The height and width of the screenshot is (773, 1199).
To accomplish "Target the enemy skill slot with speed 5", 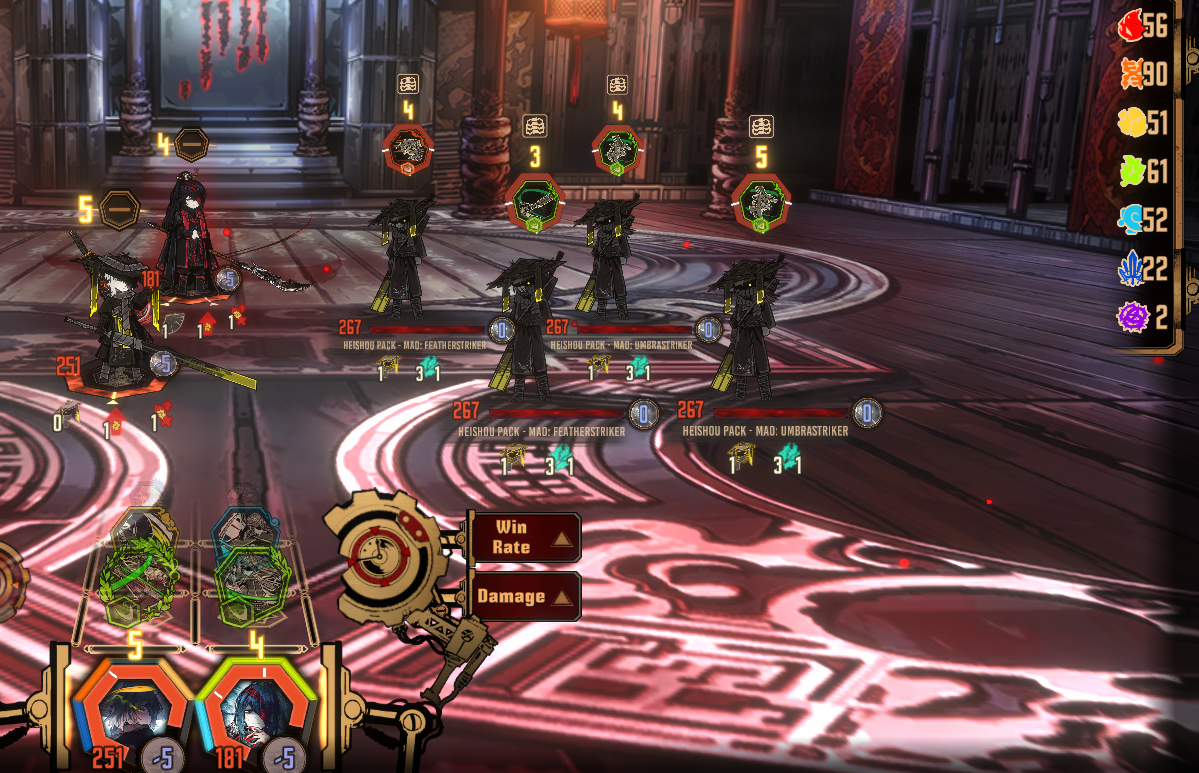I will point(761,203).
